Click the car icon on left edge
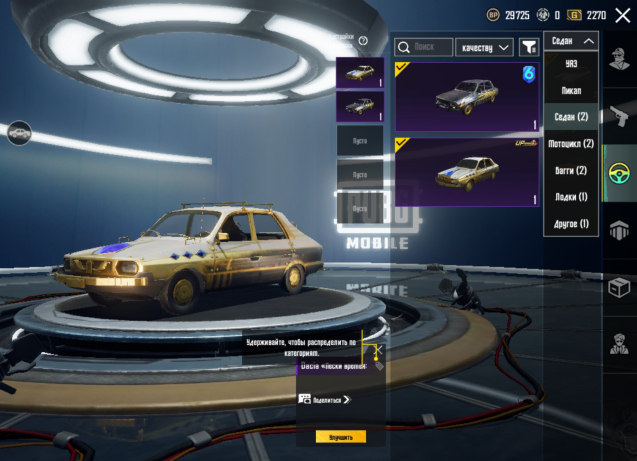 coord(18,132)
